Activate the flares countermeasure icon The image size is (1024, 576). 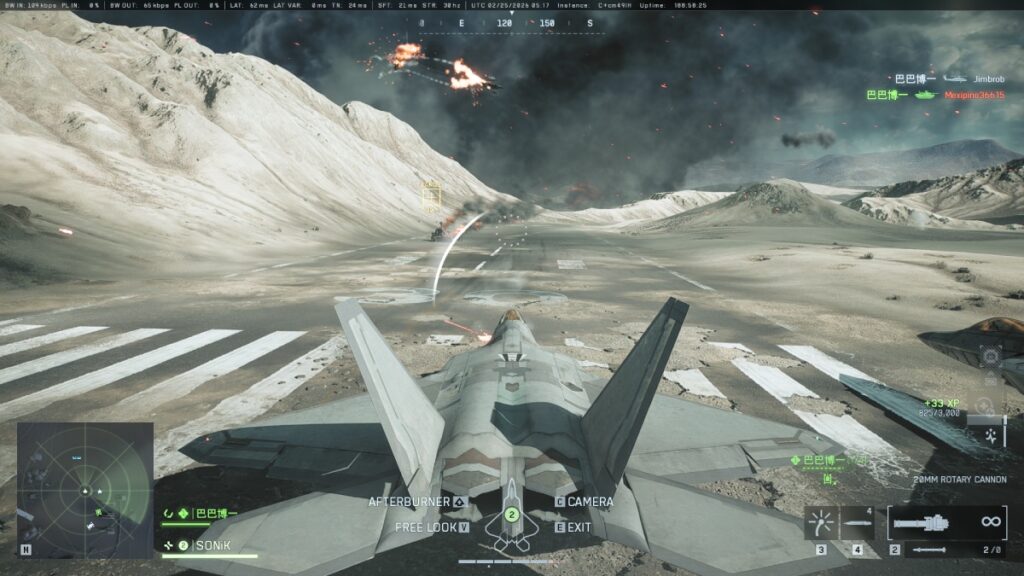pos(820,522)
